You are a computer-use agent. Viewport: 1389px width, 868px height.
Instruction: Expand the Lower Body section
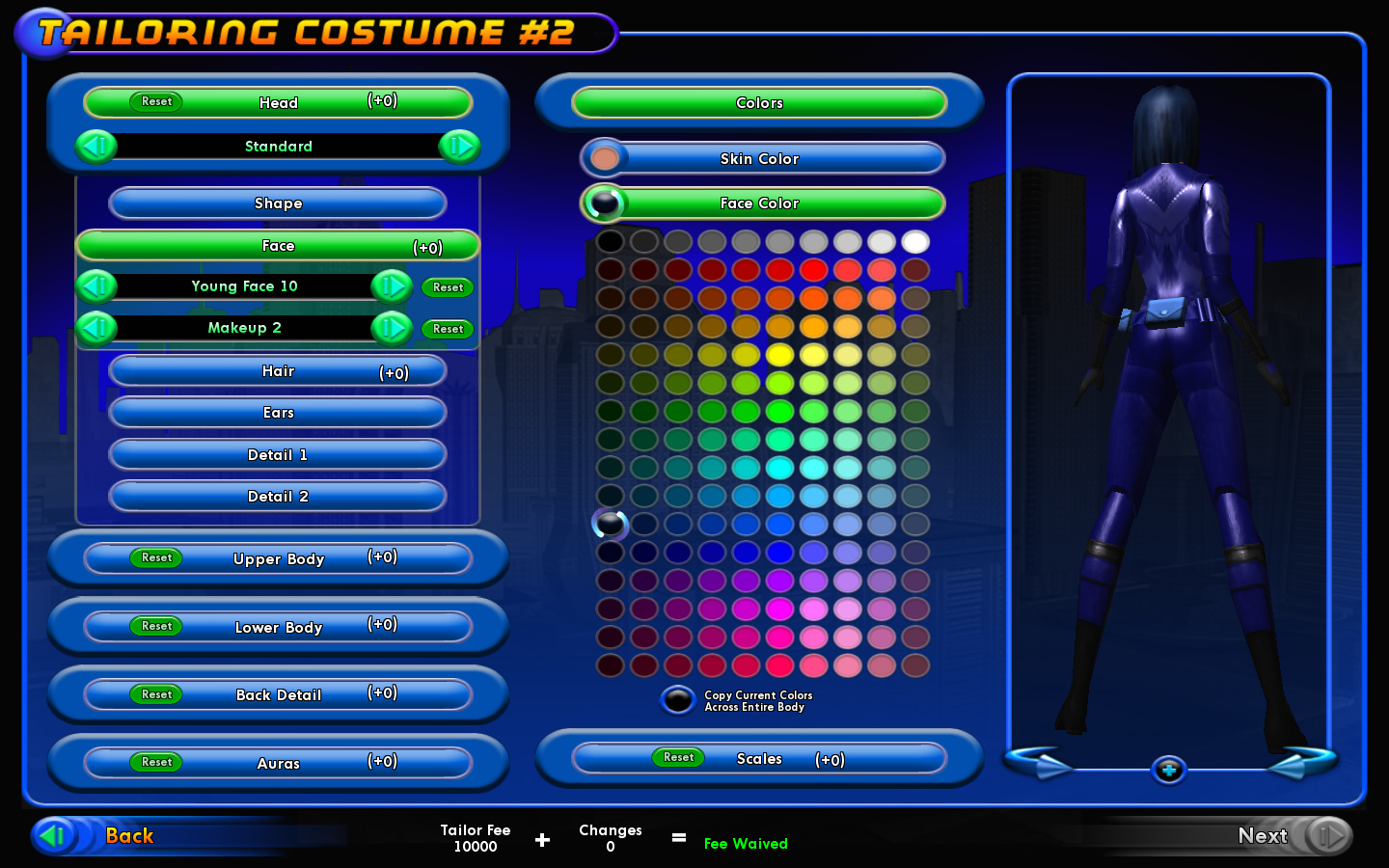click(x=279, y=627)
